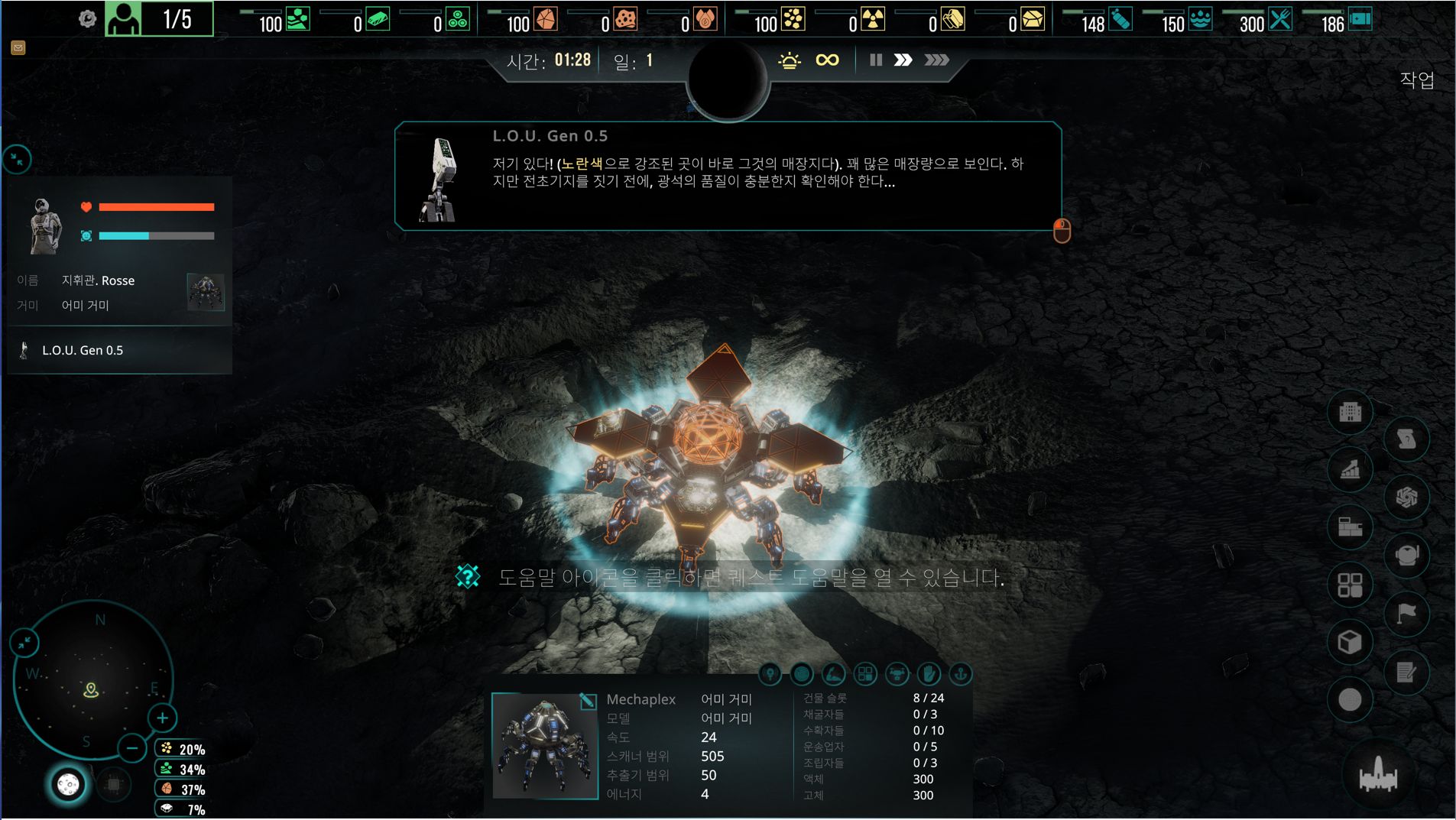
Task: Click the mother spider thumbnail in commander panel
Action: [x=206, y=292]
